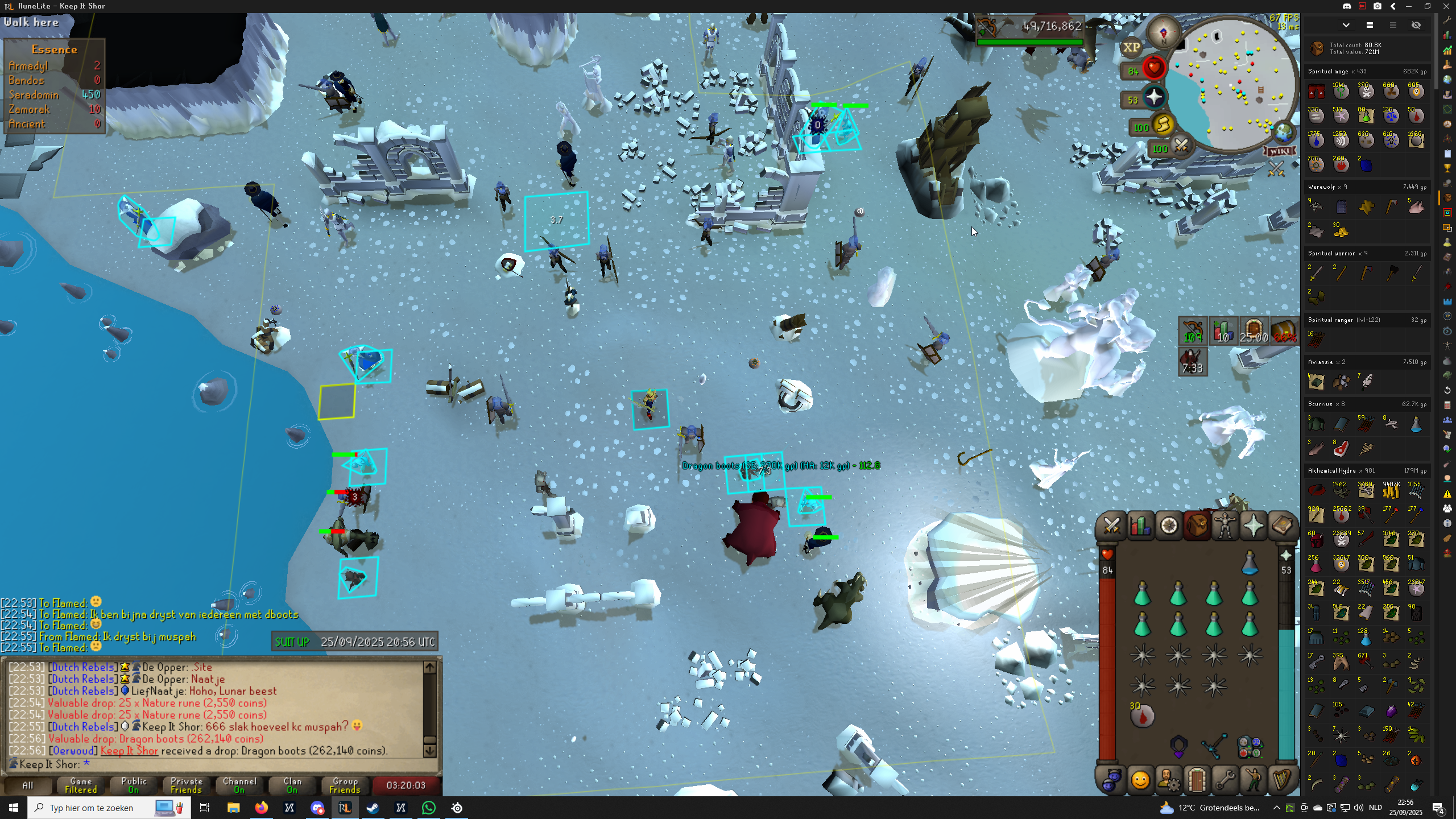Open the Combat Options tab
The height and width of the screenshot is (819, 1456).
(x=1111, y=526)
